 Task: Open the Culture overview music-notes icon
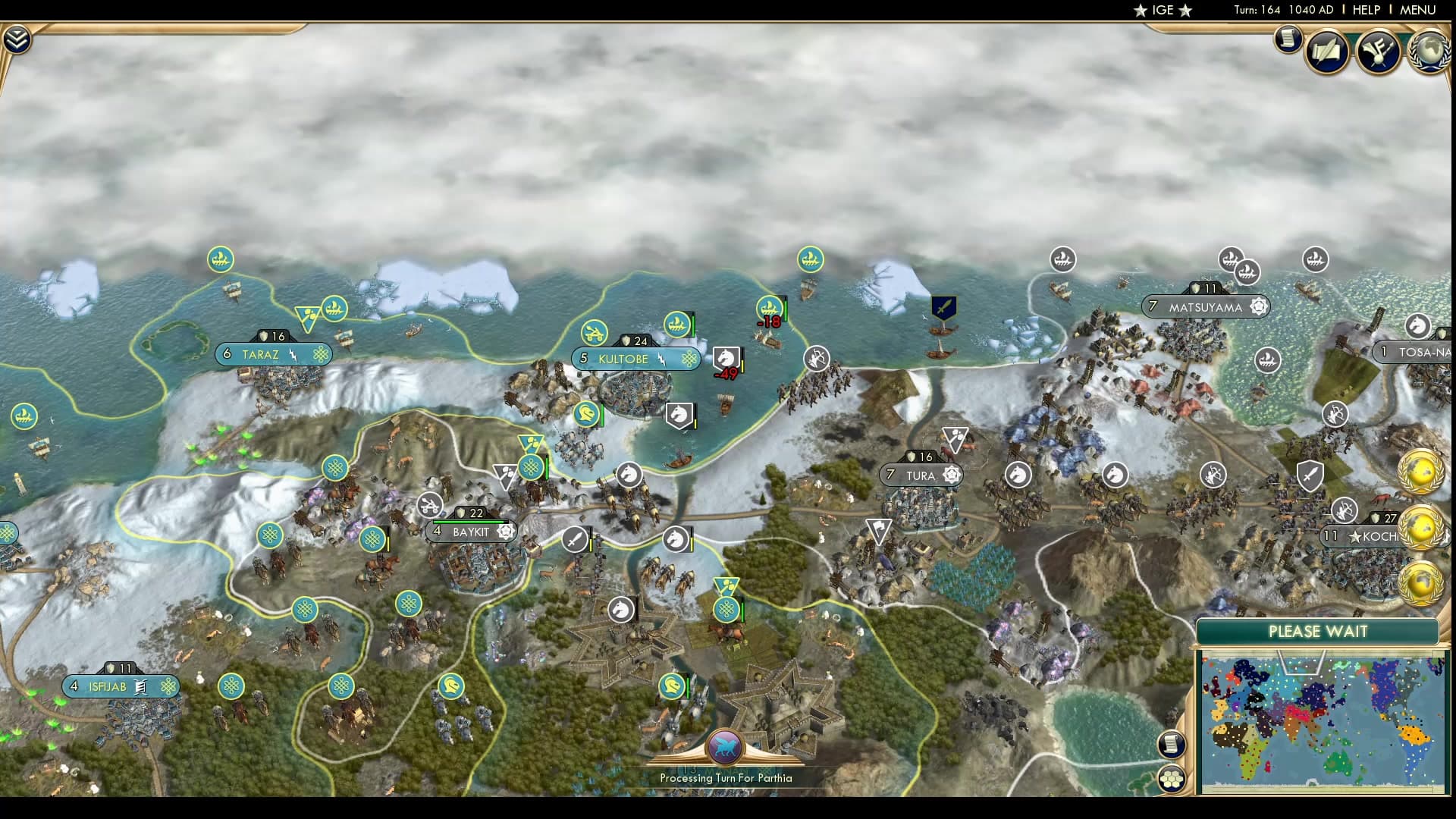1380,50
